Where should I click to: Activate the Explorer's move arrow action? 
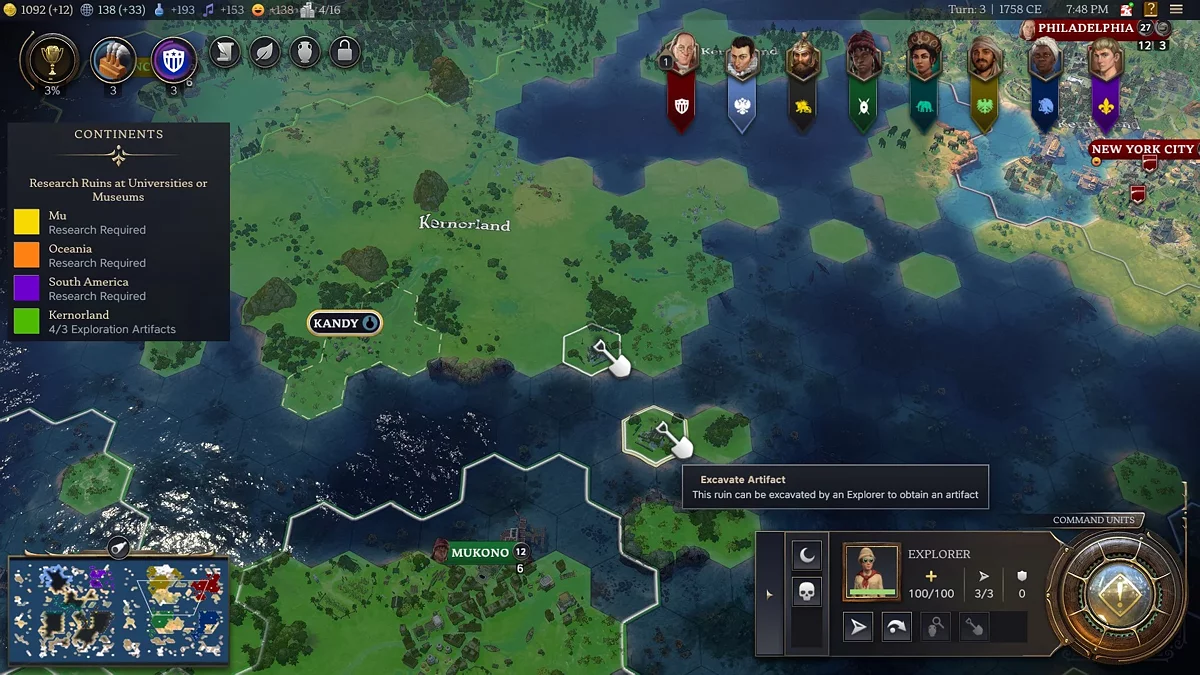click(x=858, y=627)
